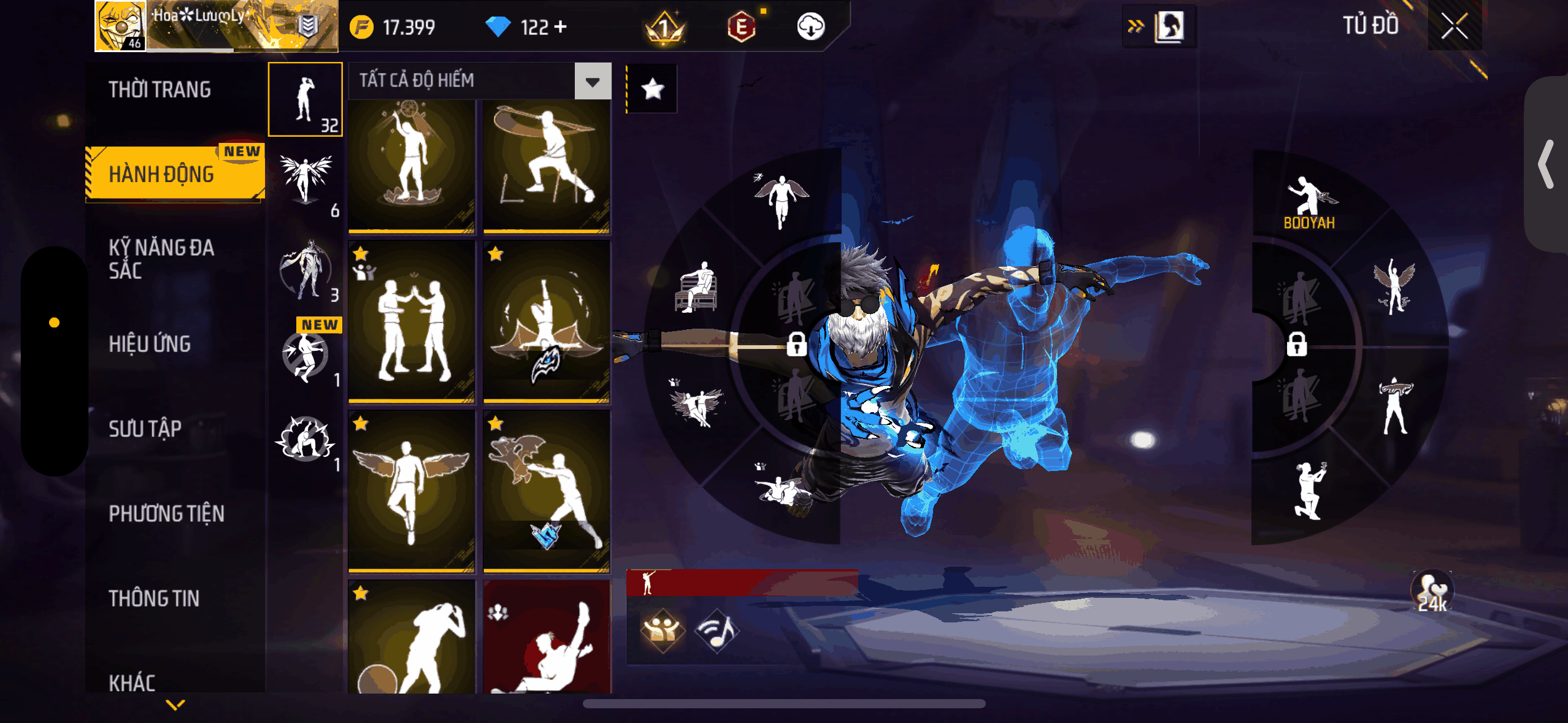Choose the Phương Tiện category

pos(166,513)
